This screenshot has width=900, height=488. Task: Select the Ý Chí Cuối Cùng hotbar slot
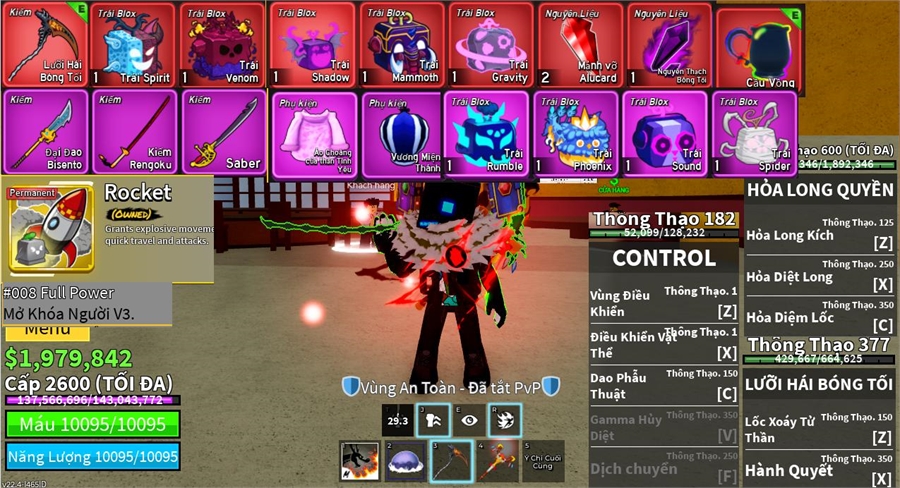coord(542,461)
